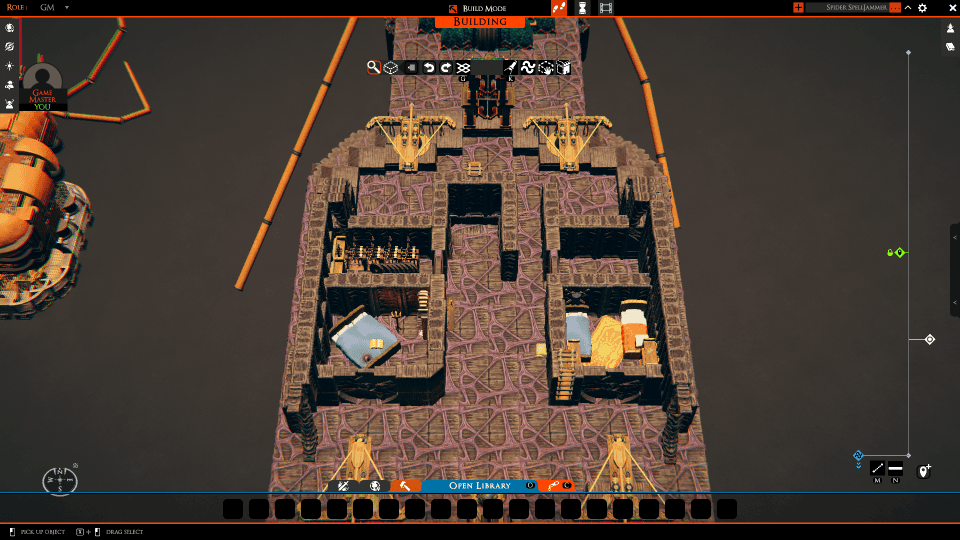Click the undo arrow in build toolbar

click(x=429, y=68)
